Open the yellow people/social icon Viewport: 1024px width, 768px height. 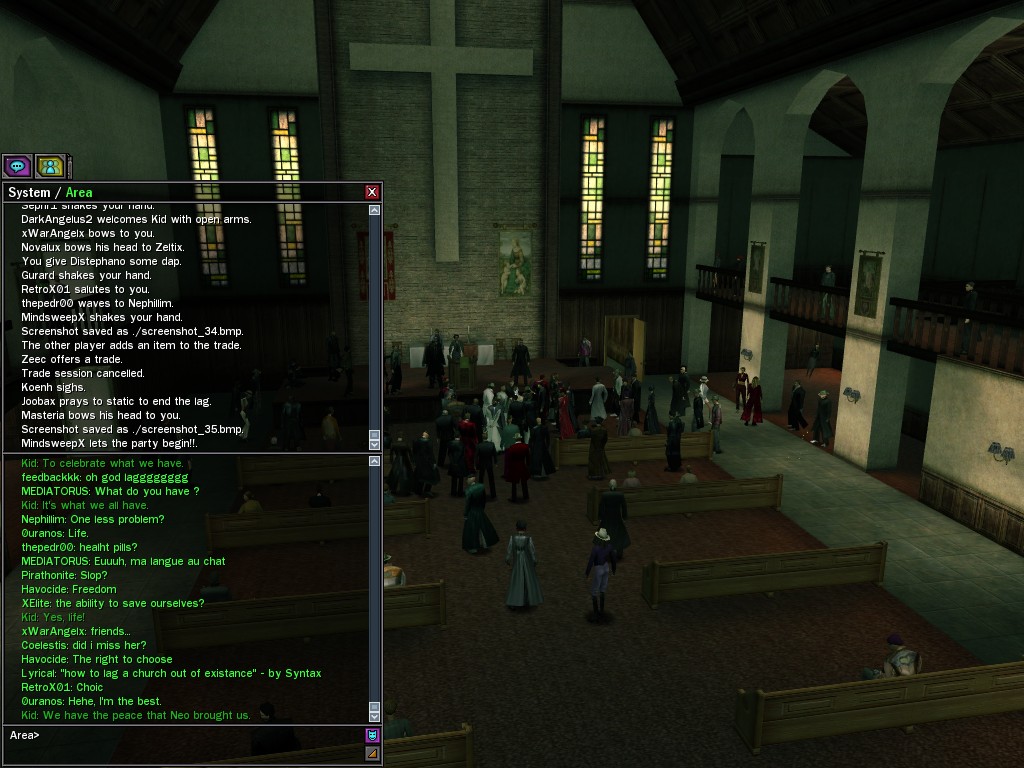pos(50,166)
